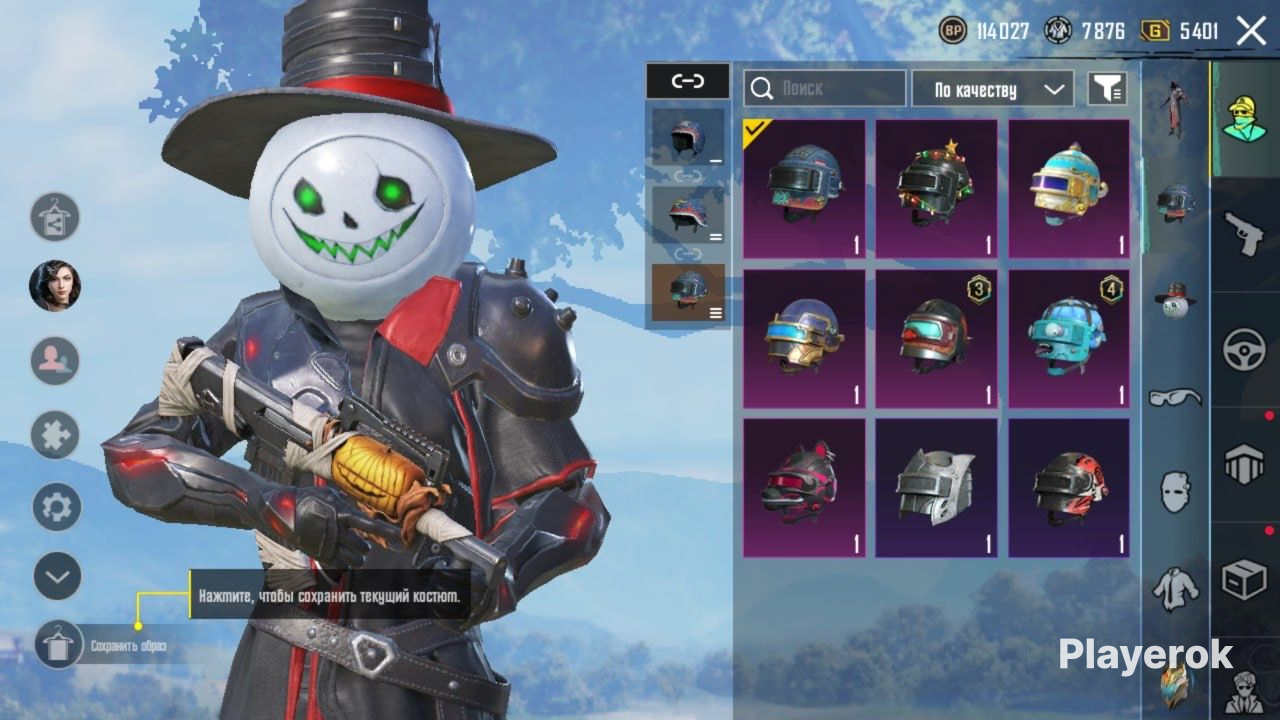This screenshot has height=720, width=1280.
Task: Open the face mask subcategory
Action: coord(1175,492)
